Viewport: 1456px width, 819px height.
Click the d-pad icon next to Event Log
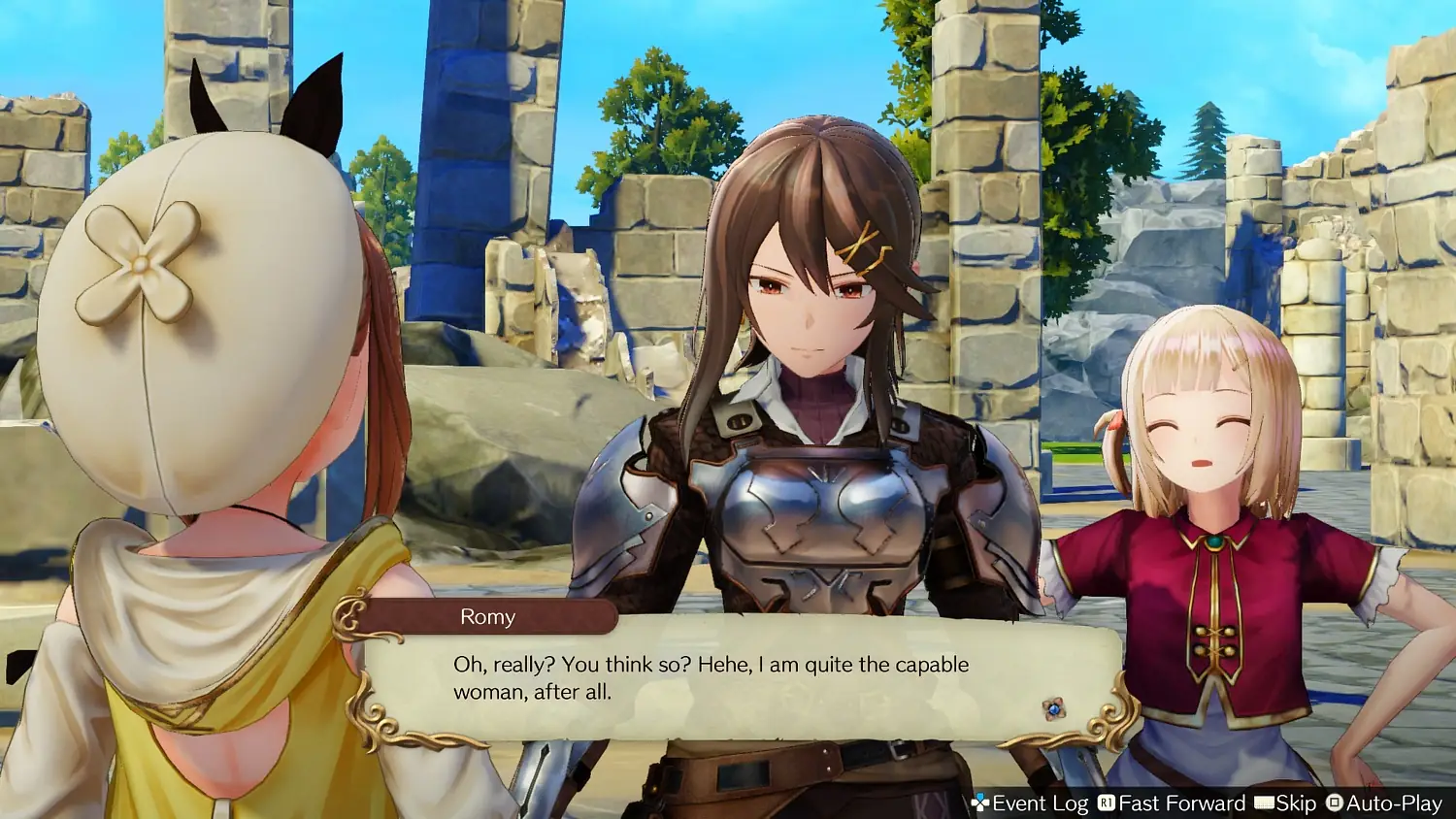pyautogui.click(x=982, y=803)
